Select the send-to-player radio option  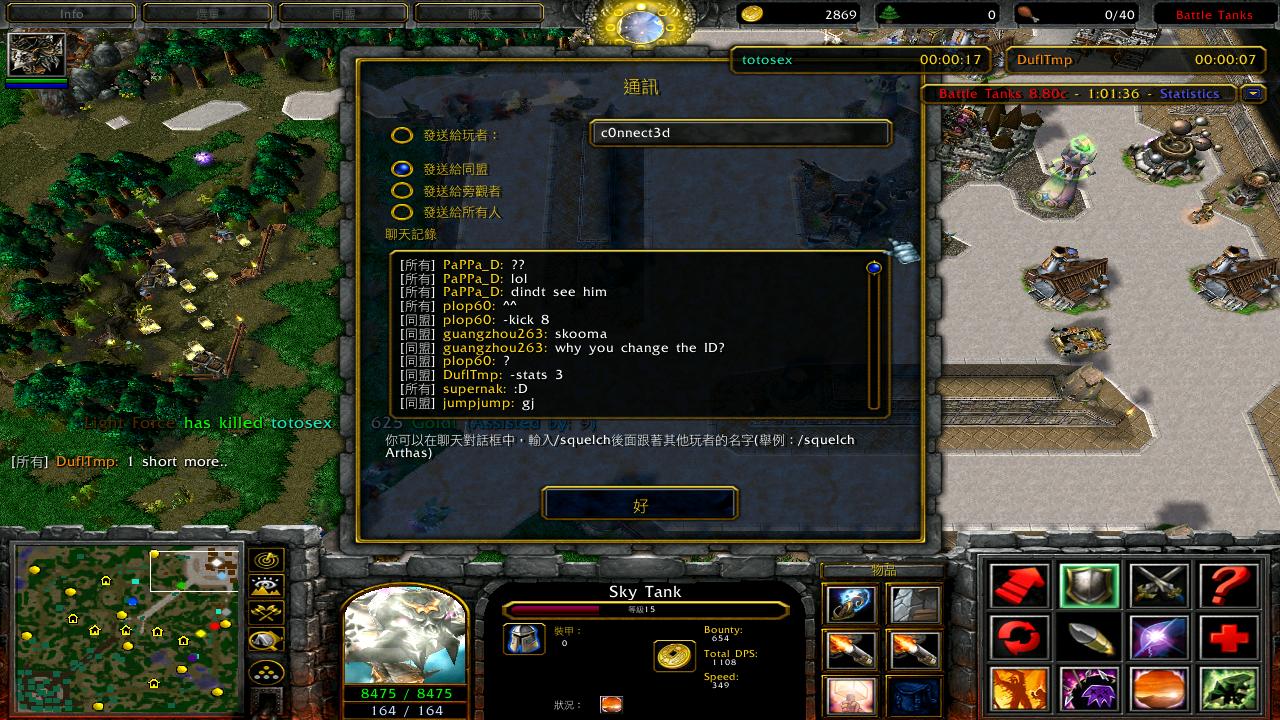[x=401, y=135]
